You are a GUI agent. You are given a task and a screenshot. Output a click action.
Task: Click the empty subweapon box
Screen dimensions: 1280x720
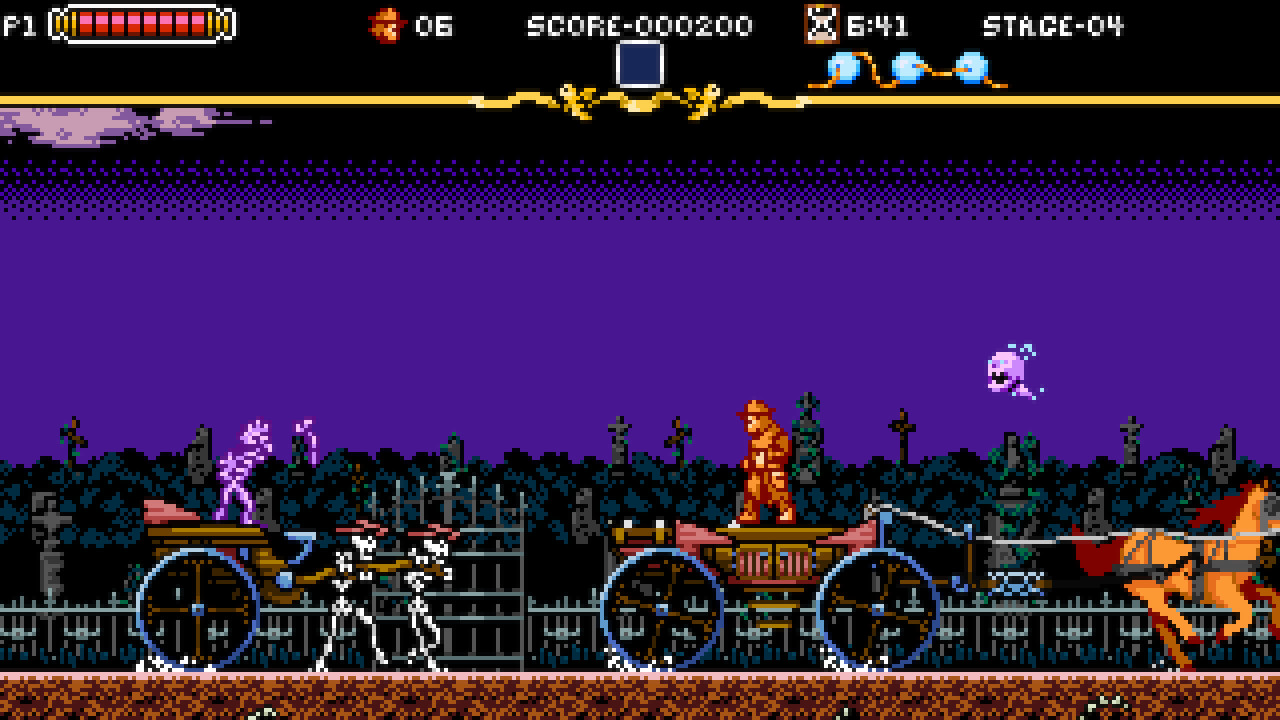(640, 63)
